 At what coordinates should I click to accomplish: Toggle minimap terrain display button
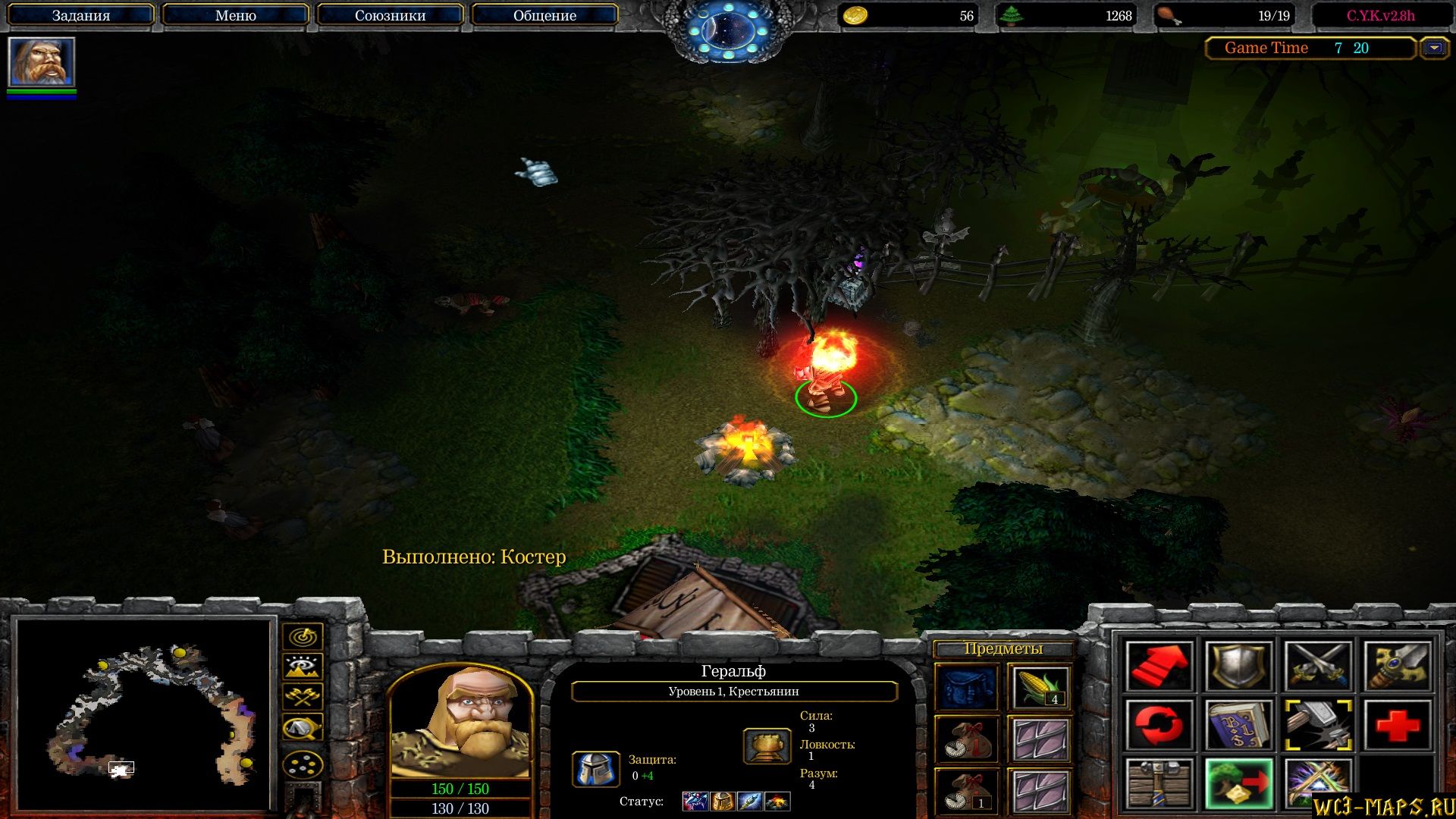click(x=303, y=667)
